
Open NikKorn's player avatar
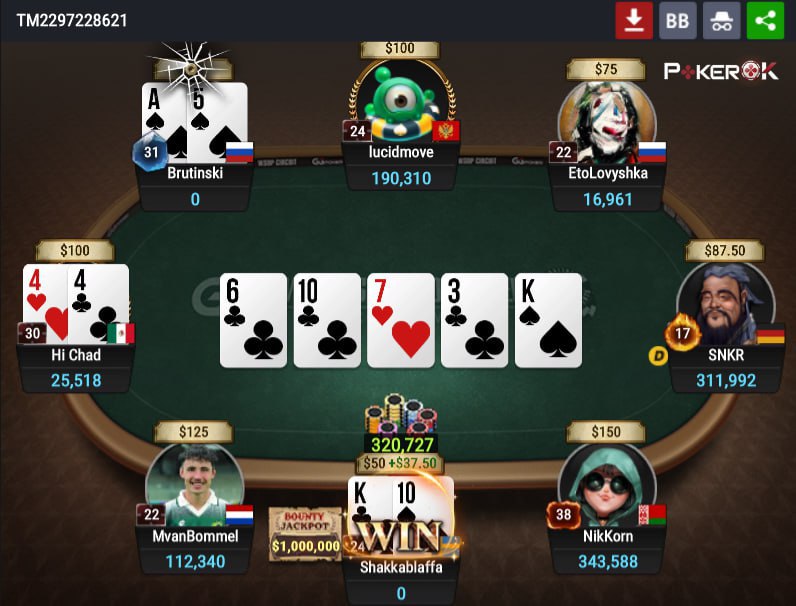pos(606,484)
